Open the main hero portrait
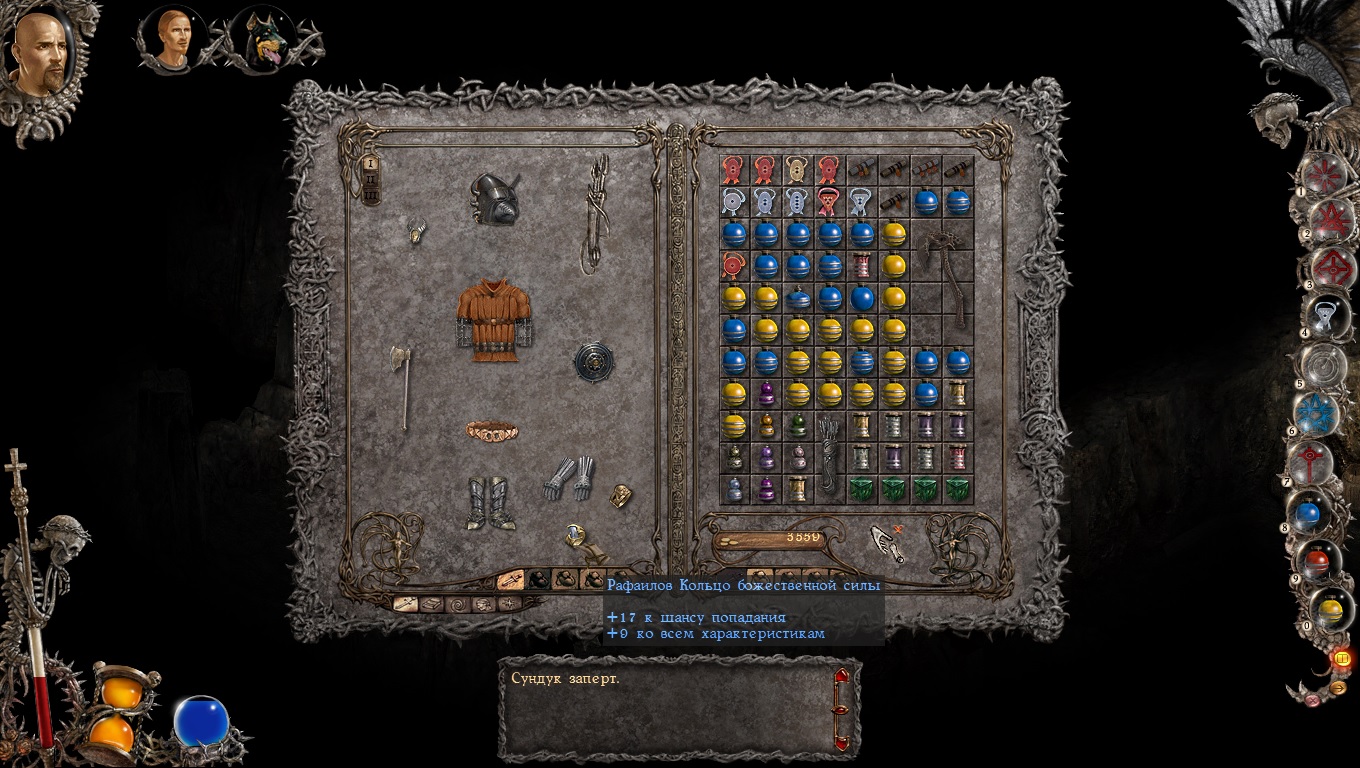This screenshot has height=768, width=1360. pos(40,55)
